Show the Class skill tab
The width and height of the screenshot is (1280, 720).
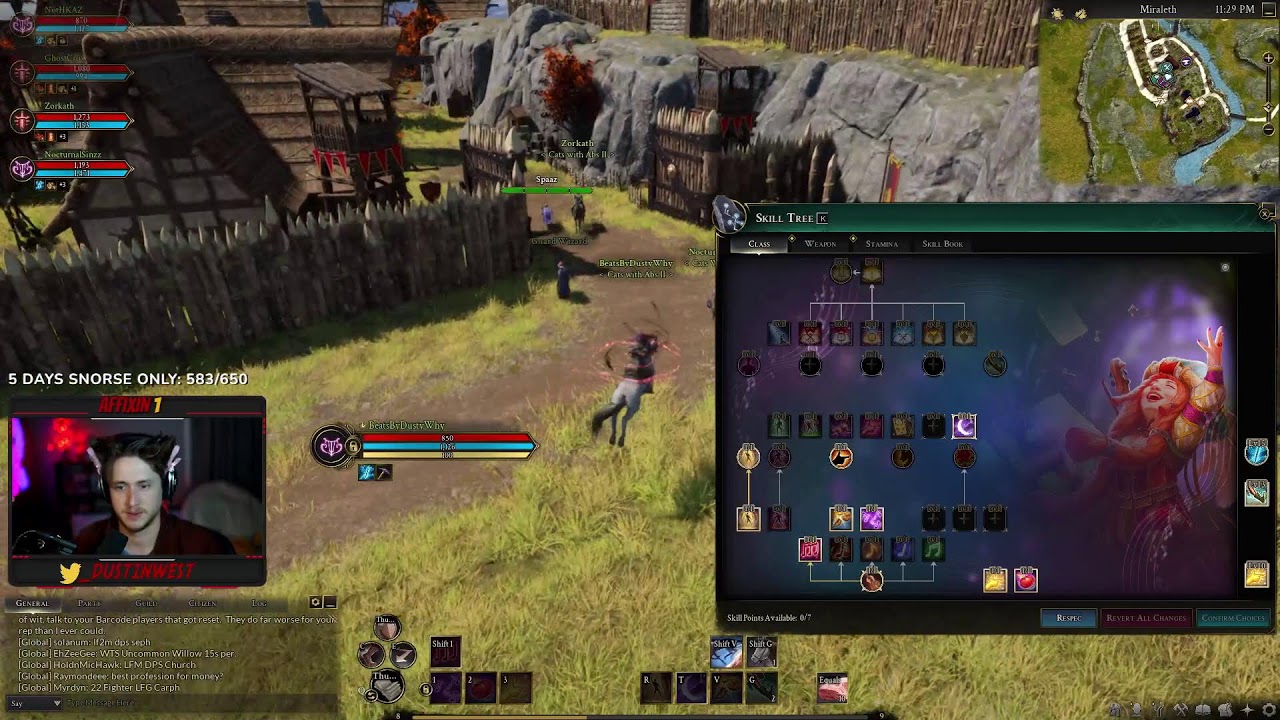click(x=759, y=244)
